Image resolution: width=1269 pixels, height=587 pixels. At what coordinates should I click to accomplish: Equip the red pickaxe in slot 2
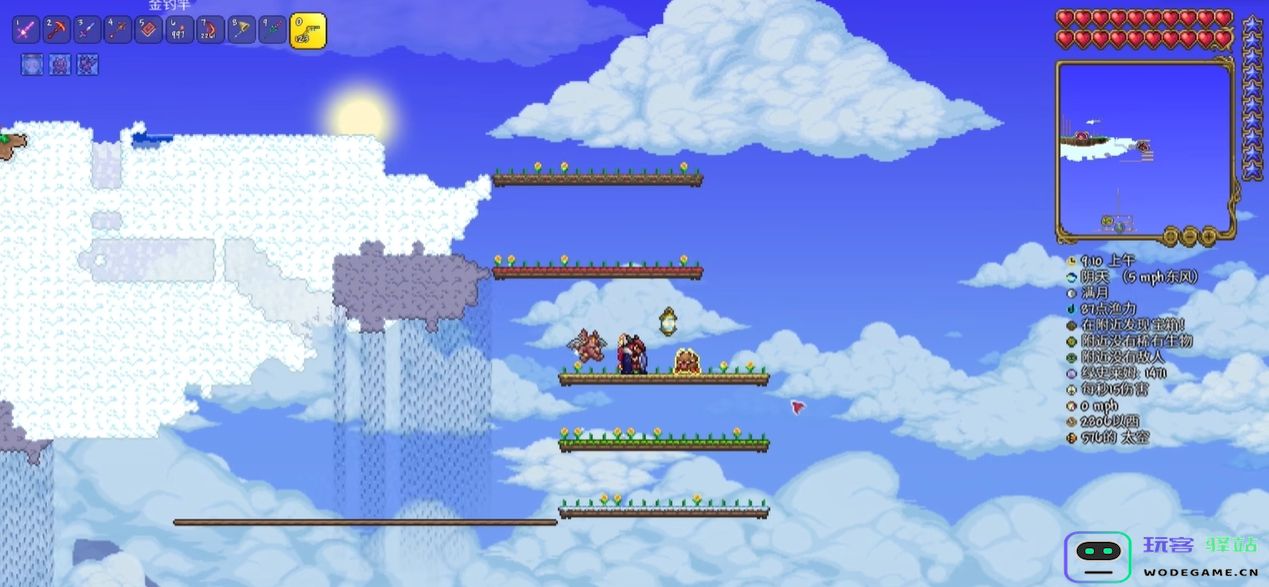tap(56, 30)
